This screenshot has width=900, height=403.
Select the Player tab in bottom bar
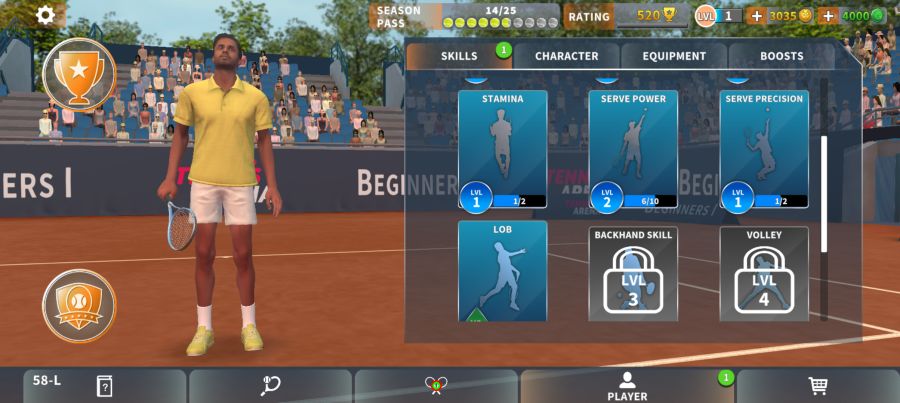(627, 386)
